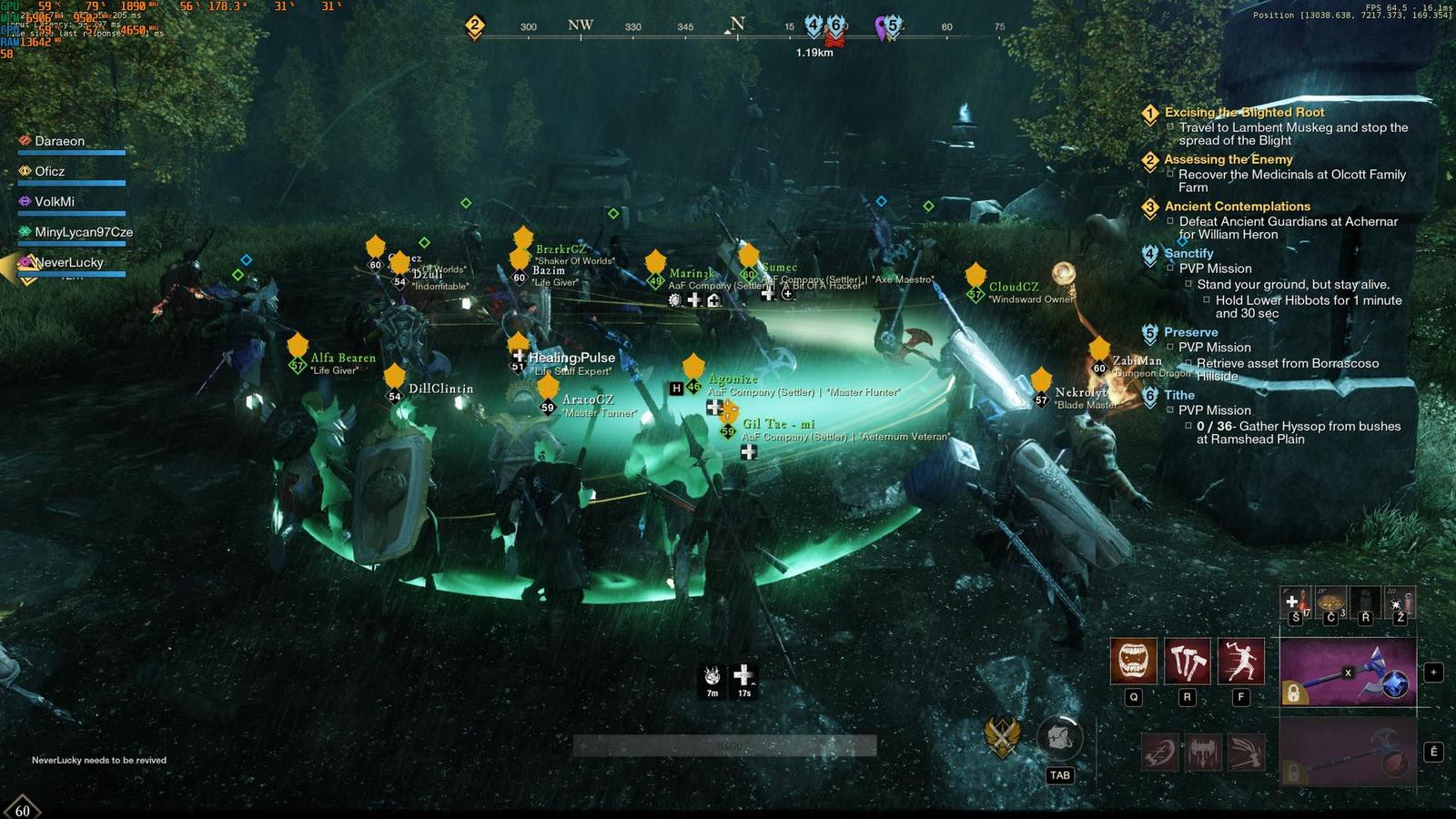Open the inventory bag icon
The image size is (1456, 819).
pyautogui.click(x=1059, y=737)
